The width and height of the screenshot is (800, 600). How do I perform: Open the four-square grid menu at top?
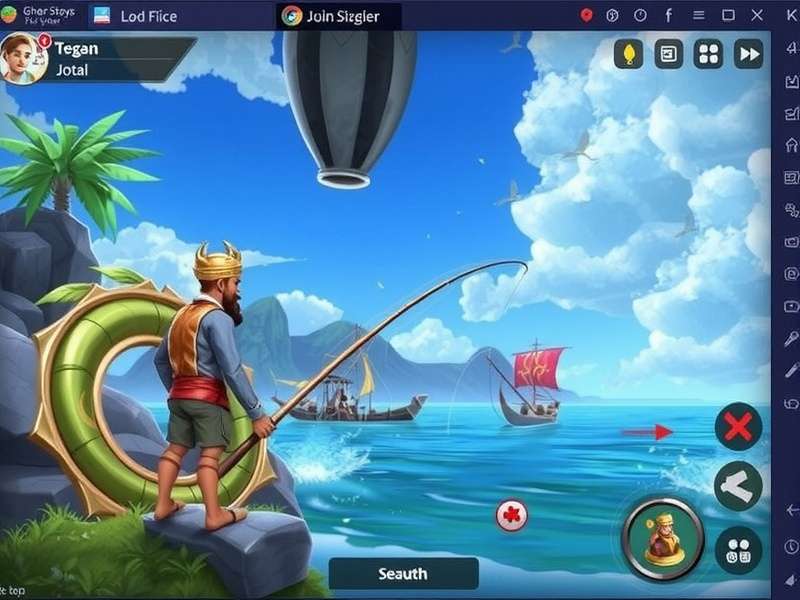[708, 54]
